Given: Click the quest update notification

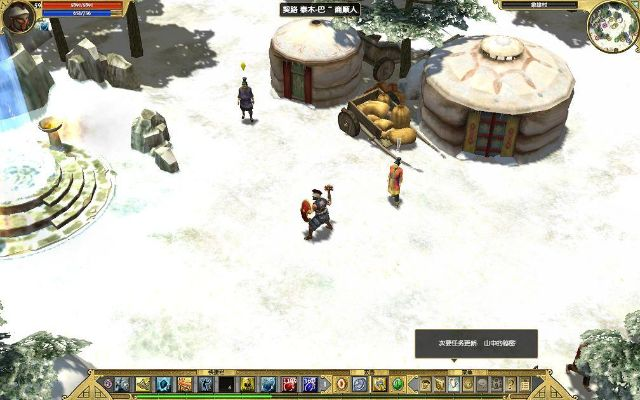Looking at the screenshot, I should [476, 343].
